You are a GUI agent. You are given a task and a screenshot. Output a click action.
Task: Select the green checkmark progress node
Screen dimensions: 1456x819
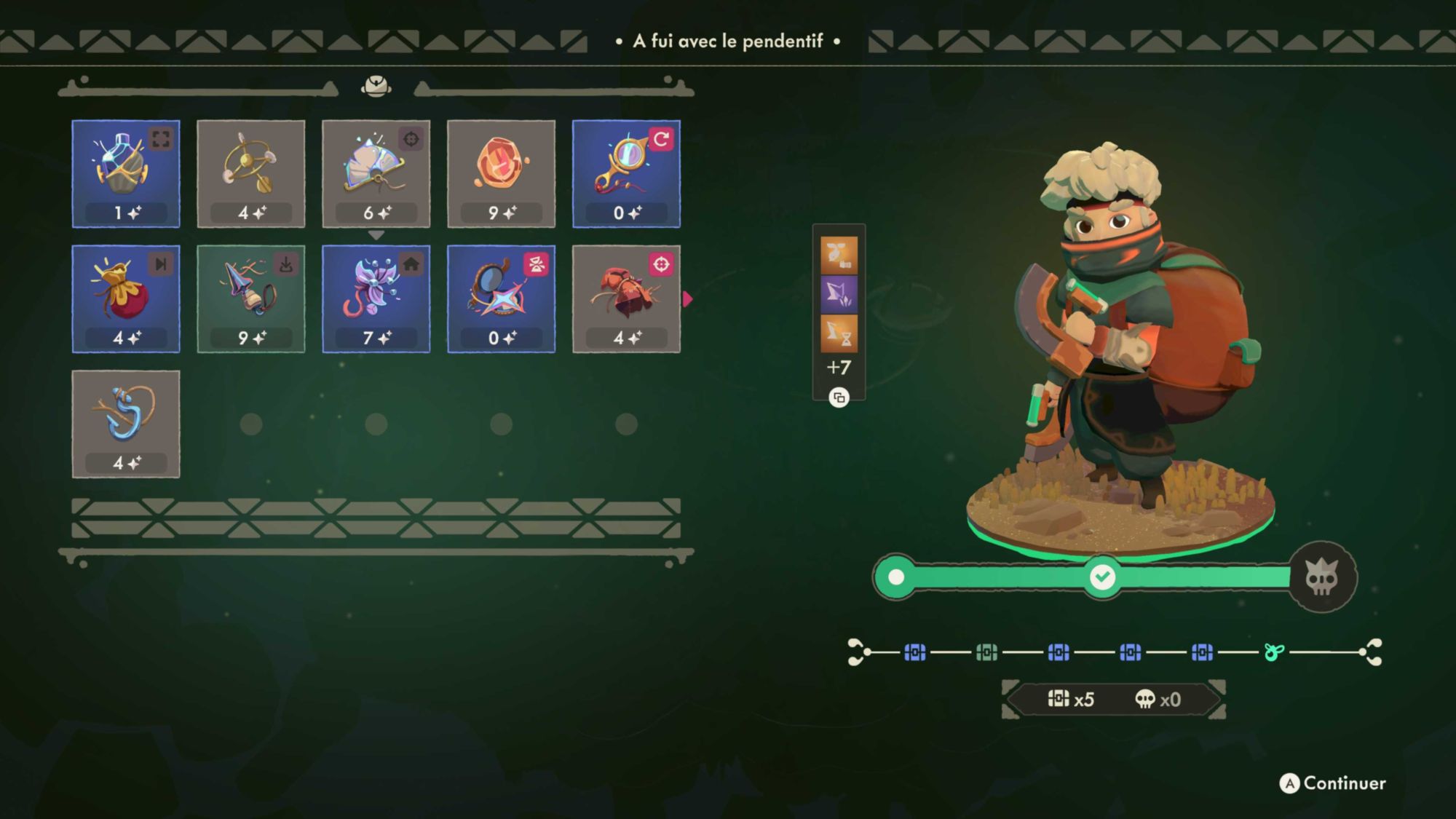(x=1102, y=577)
